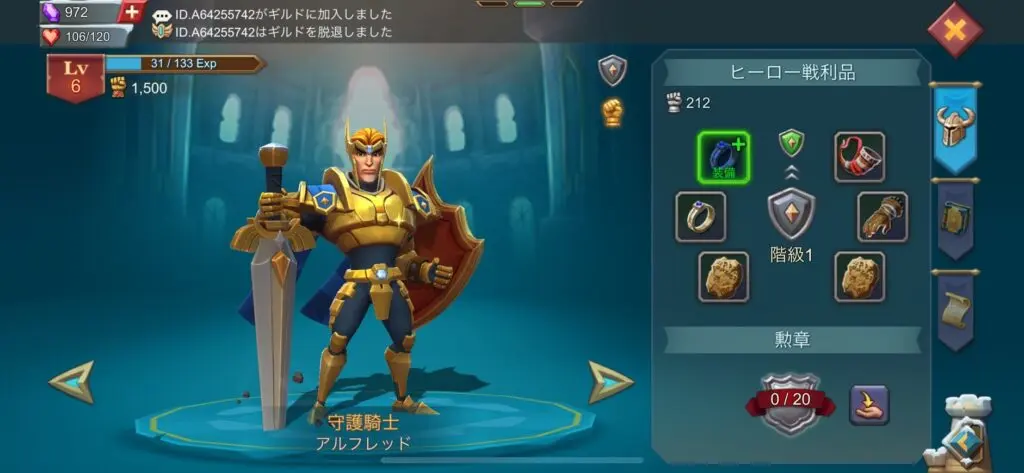The width and height of the screenshot is (1024, 473).
Task: Tap the green shield upgrade icon
Action: (x=791, y=143)
